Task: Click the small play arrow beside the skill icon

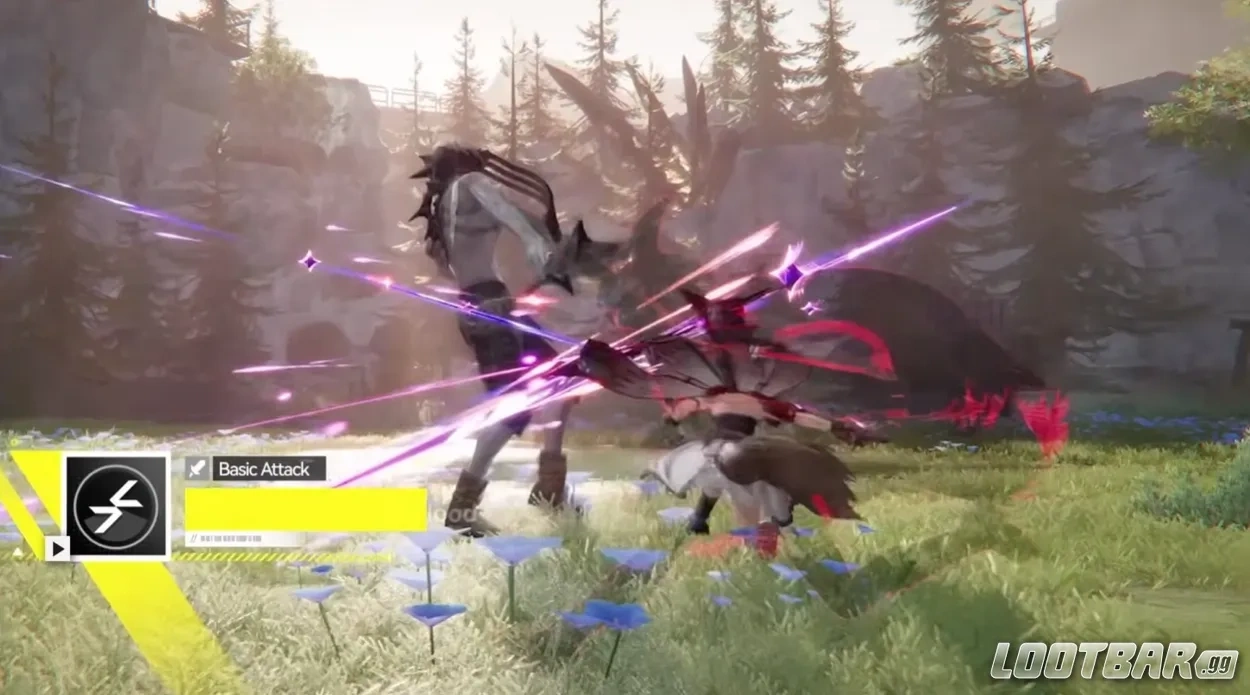Action: 57,547
